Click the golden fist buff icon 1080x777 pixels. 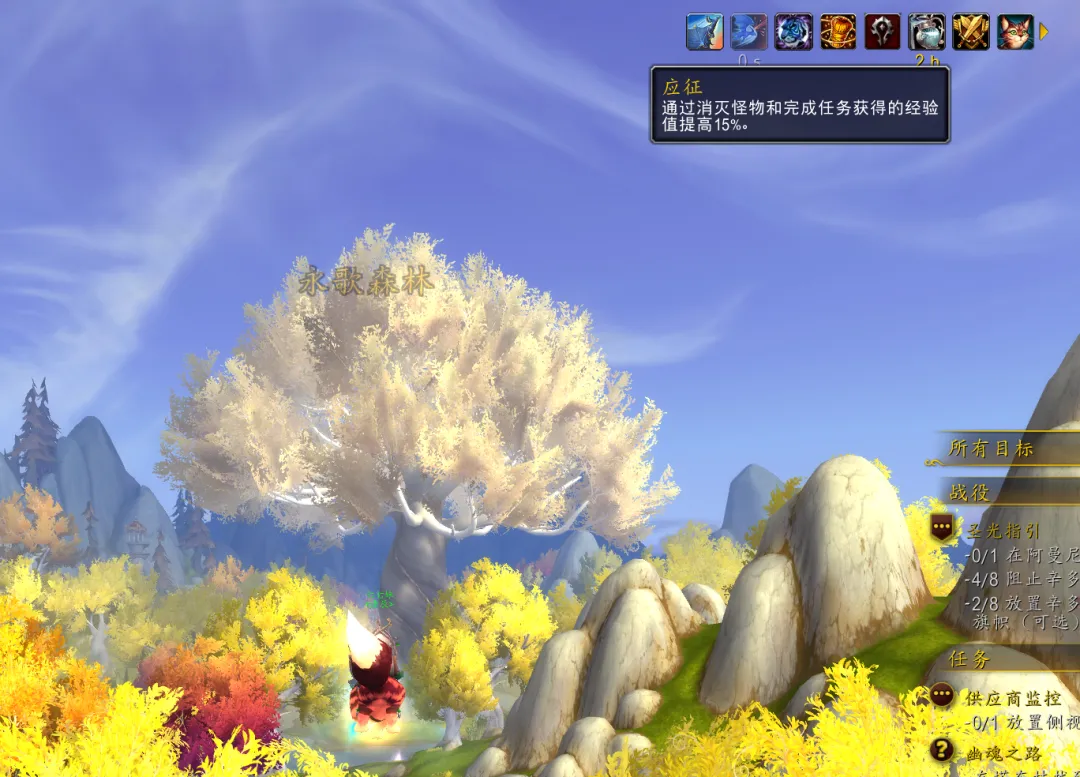click(838, 32)
